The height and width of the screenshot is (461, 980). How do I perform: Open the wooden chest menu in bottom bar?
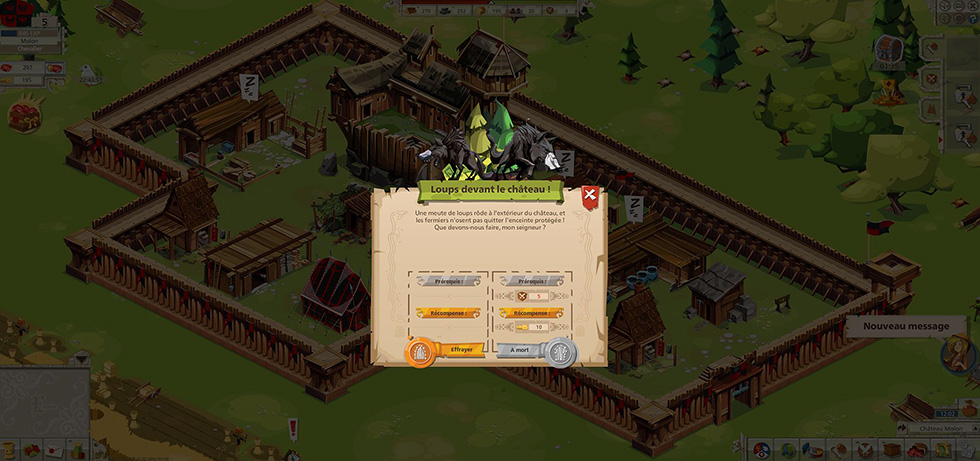click(x=889, y=450)
